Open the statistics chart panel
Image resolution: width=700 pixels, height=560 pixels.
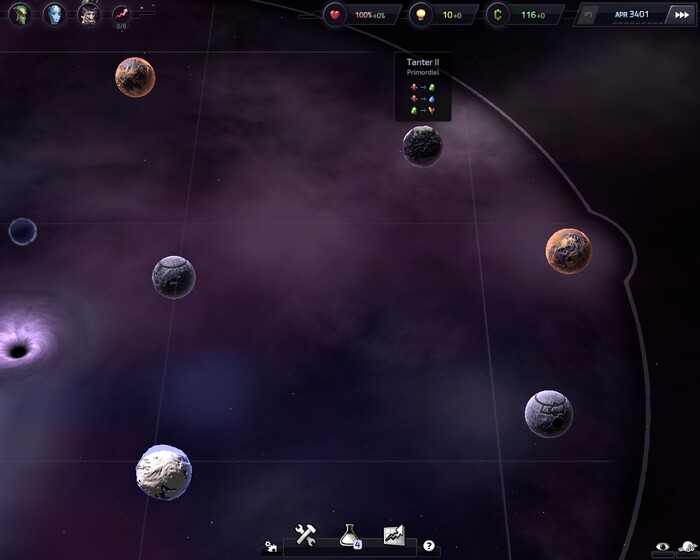point(393,536)
